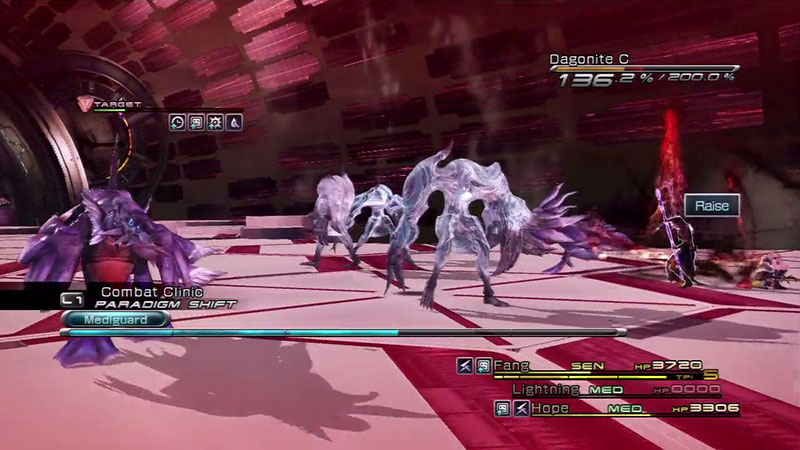Select Hope in the party list
800x450 pixels.
point(548,408)
